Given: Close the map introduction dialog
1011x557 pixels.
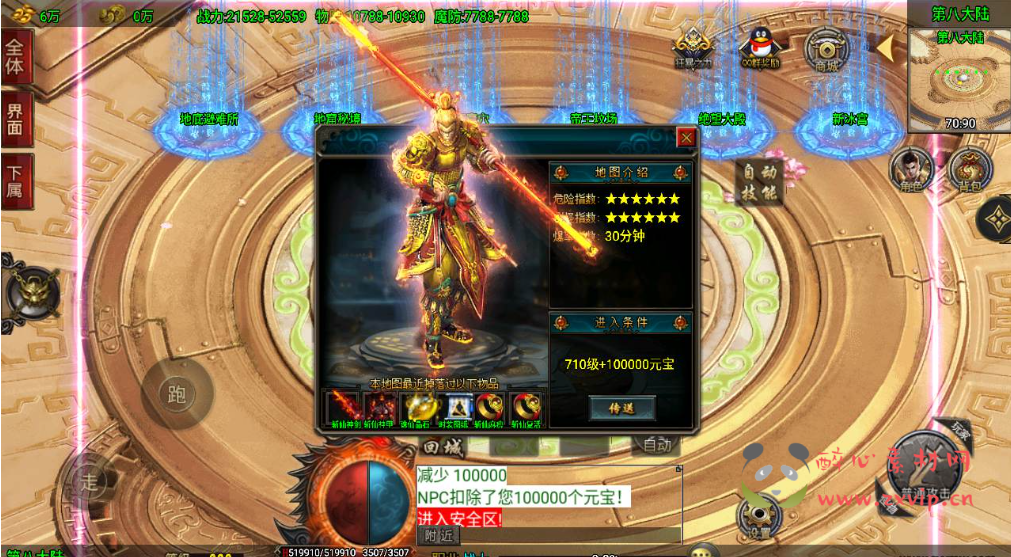Looking at the screenshot, I should [685, 137].
